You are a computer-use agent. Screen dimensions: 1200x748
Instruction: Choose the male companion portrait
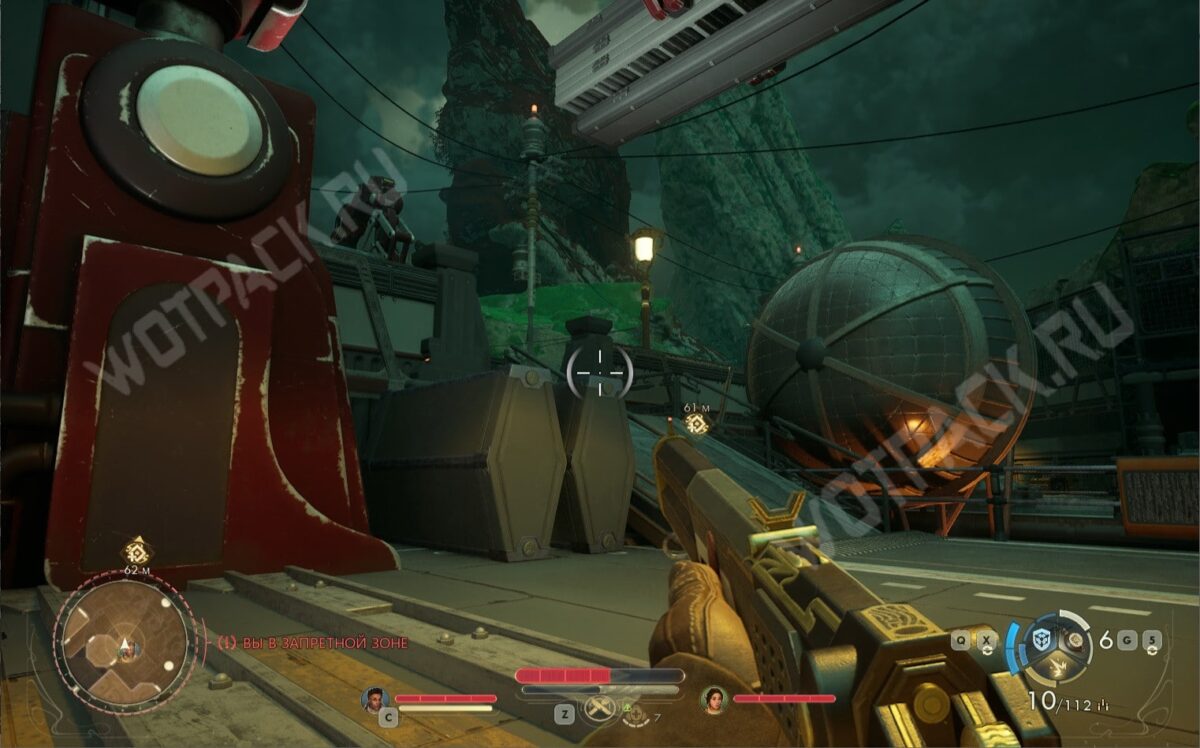(376, 698)
